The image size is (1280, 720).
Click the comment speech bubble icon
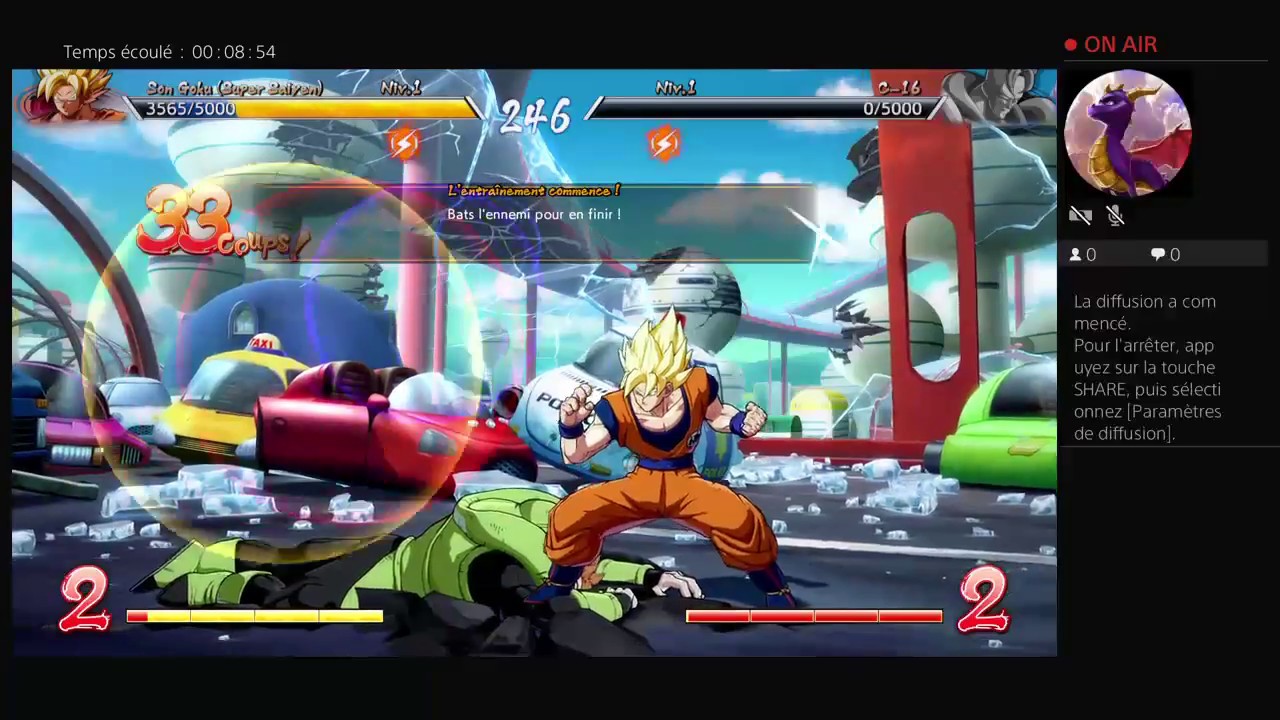point(1157,254)
